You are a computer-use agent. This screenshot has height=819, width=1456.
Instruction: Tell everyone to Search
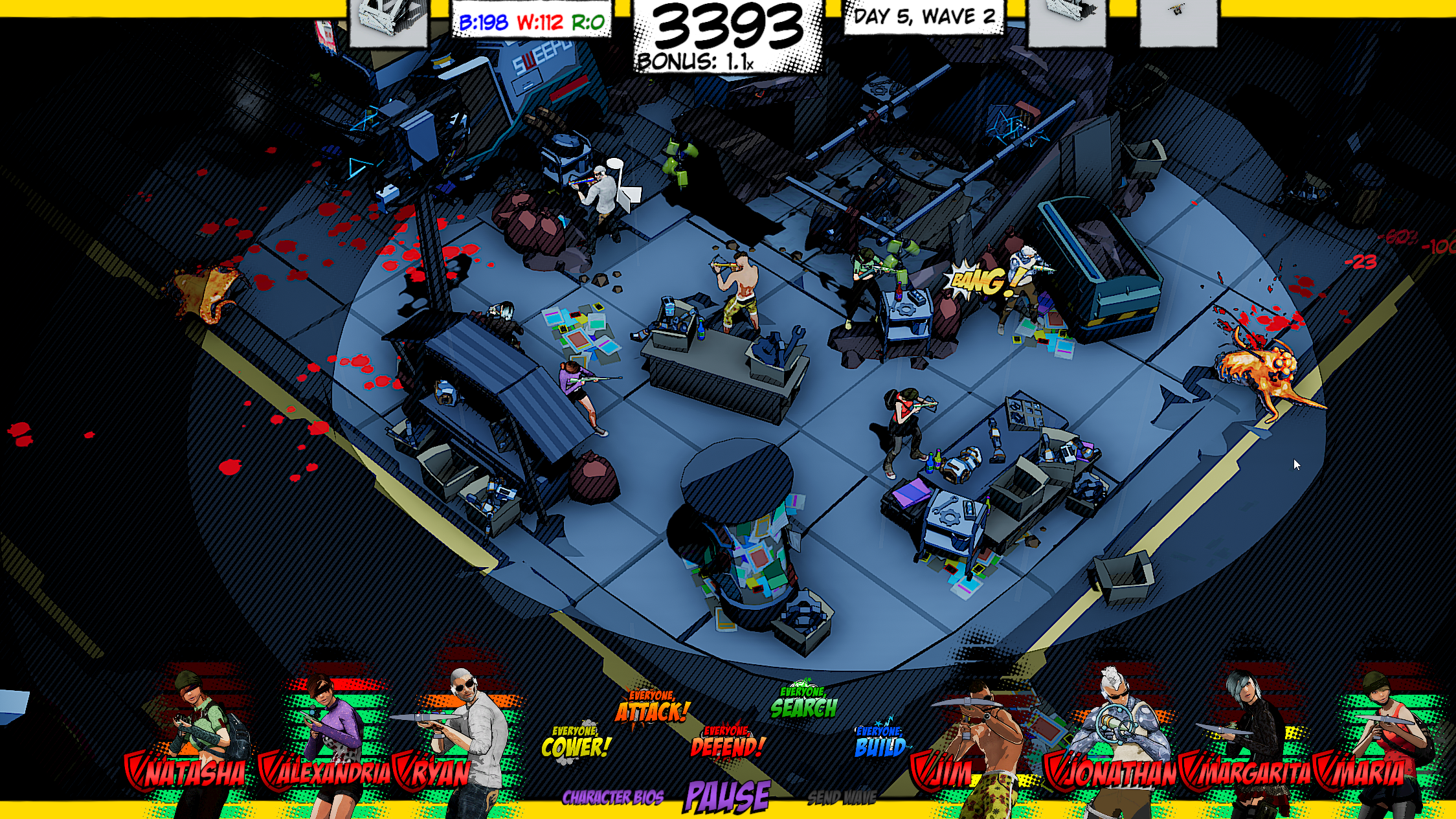coord(804,704)
